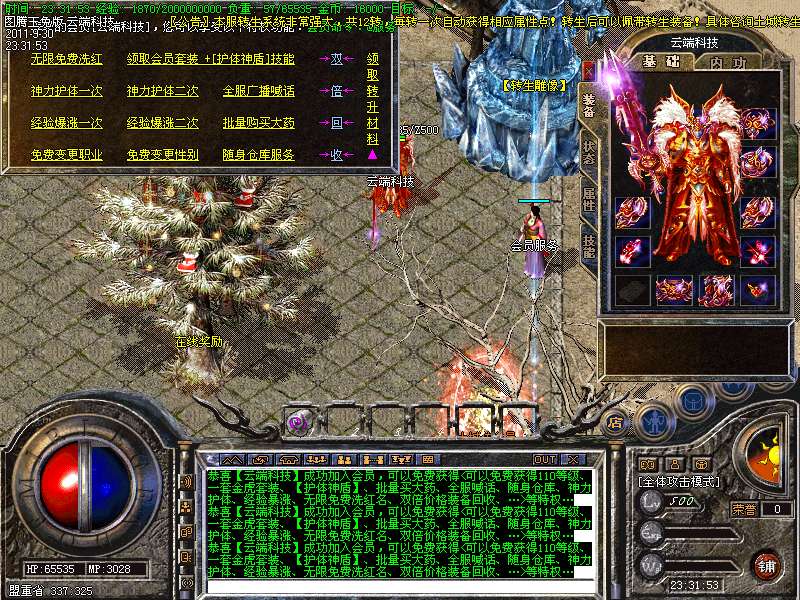Choose 免费变更职业 class change

coord(66,155)
